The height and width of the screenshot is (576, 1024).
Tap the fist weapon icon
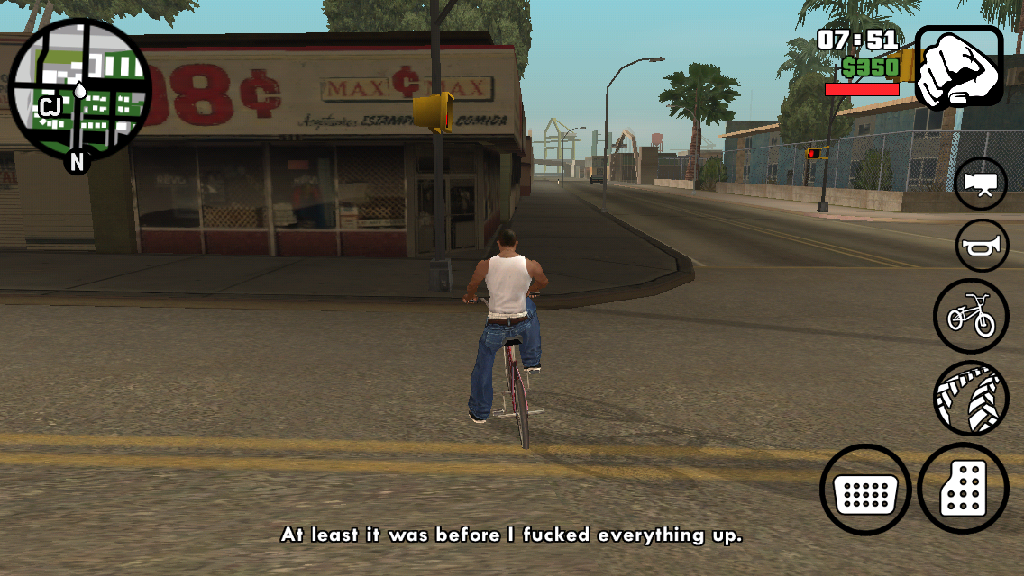pos(958,67)
